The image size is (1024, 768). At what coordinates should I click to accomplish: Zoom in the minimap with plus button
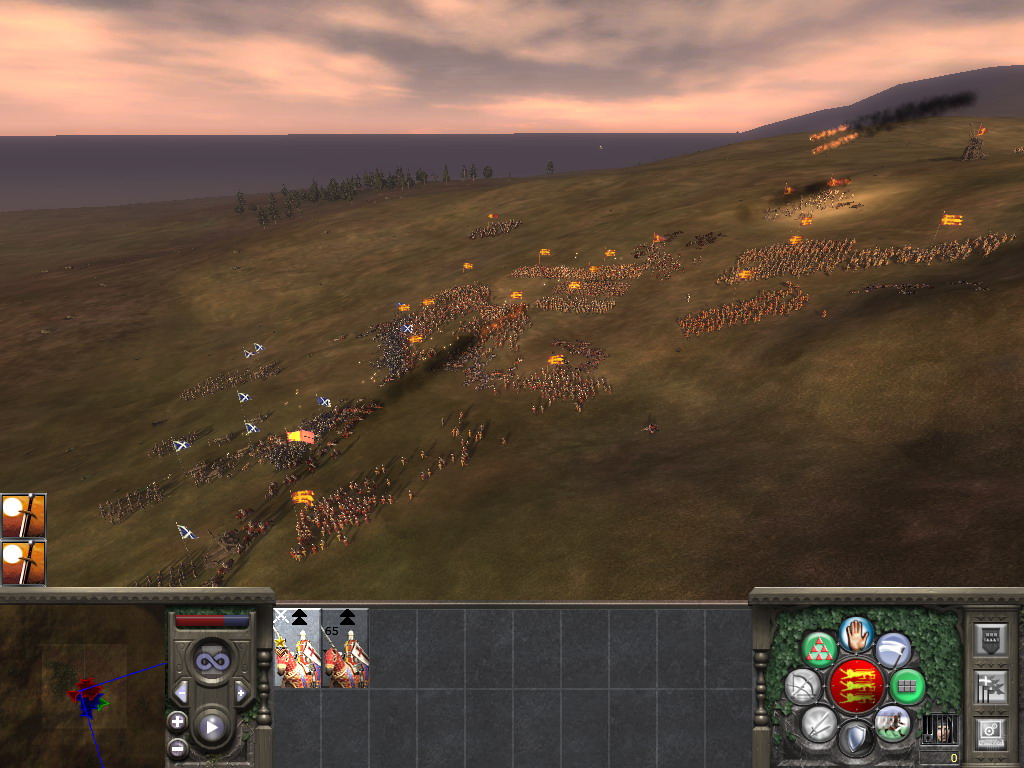177,721
